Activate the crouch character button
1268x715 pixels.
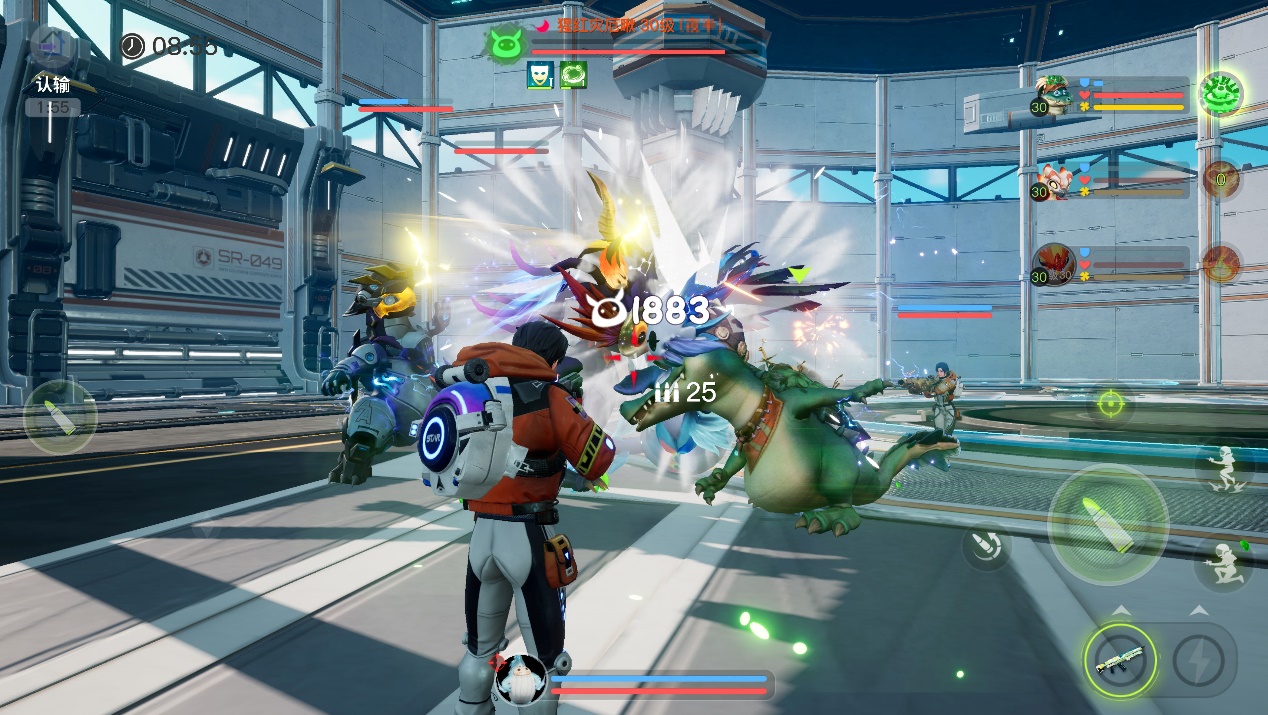(x=1221, y=563)
